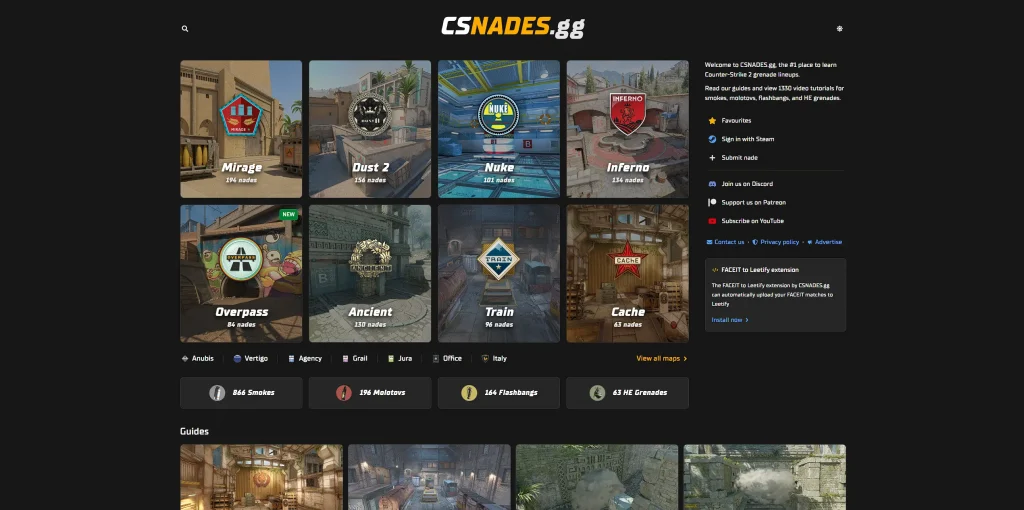The image size is (1024, 510).
Task: Open Favourites in the sidebar
Action: [x=736, y=121]
